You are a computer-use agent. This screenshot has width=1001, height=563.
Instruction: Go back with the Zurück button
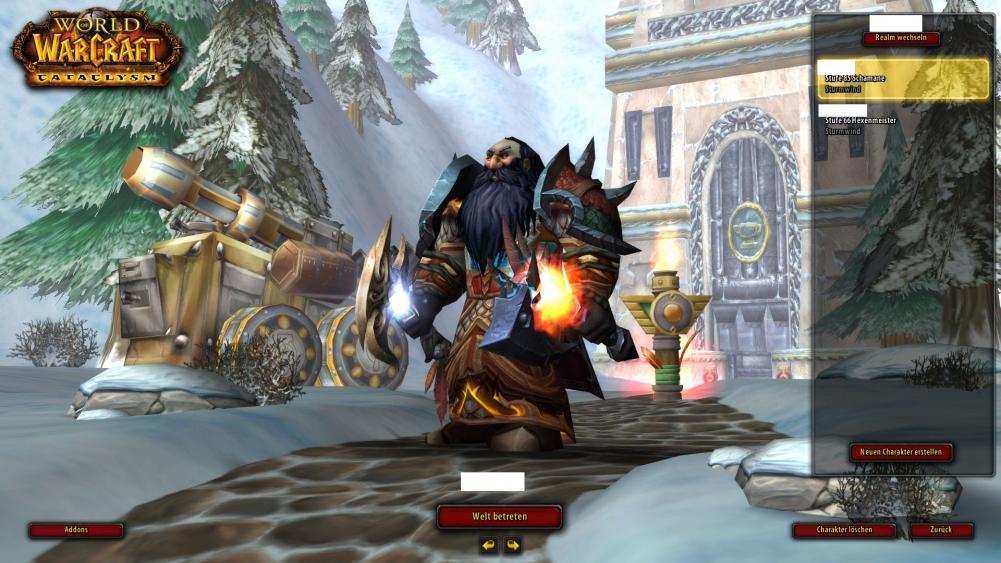pyautogui.click(x=941, y=530)
